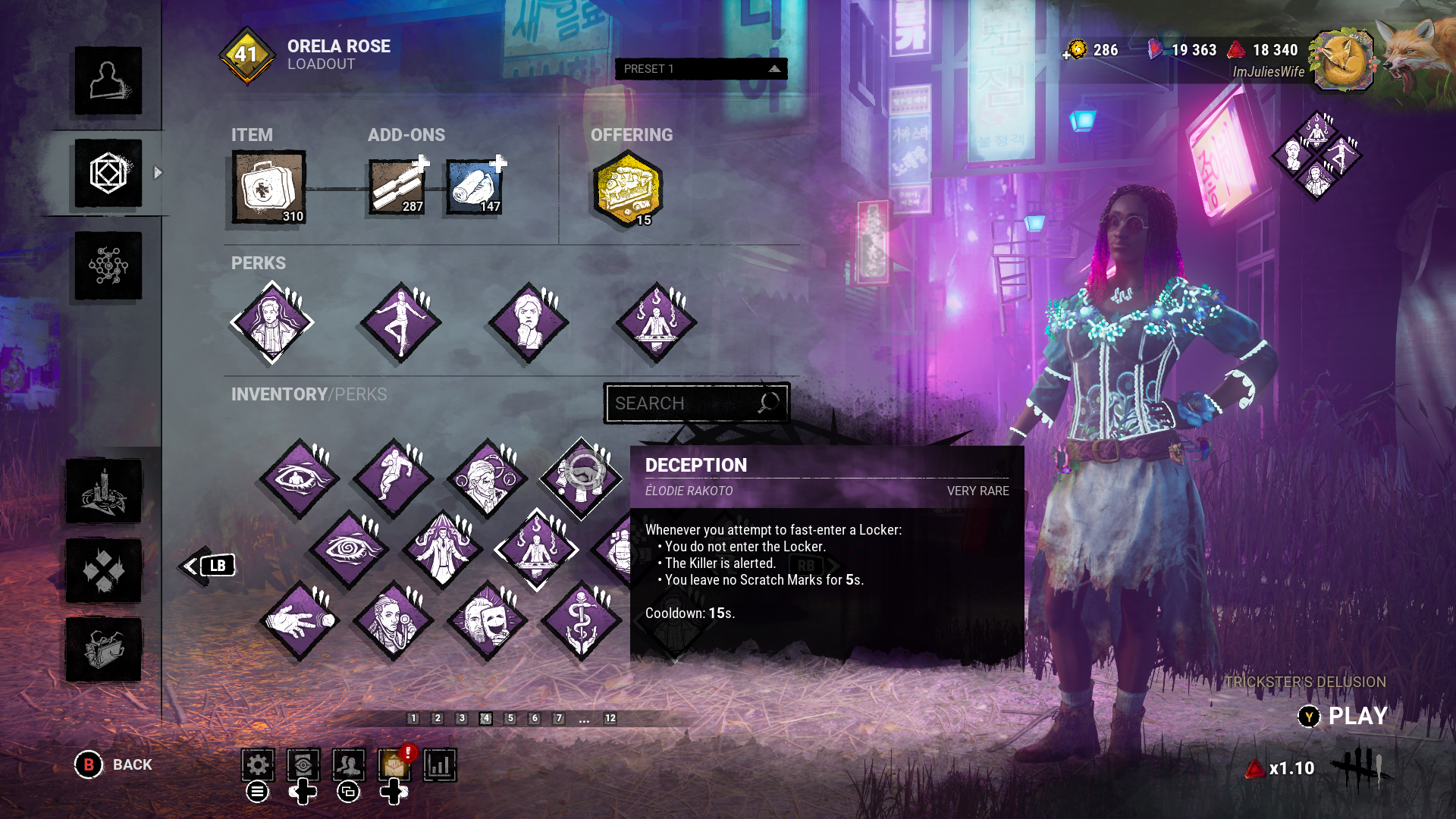The height and width of the screenshot is (819, 1456).
Task: Open the Preset 1 dropdown
Action: click(x=701, y=69)
